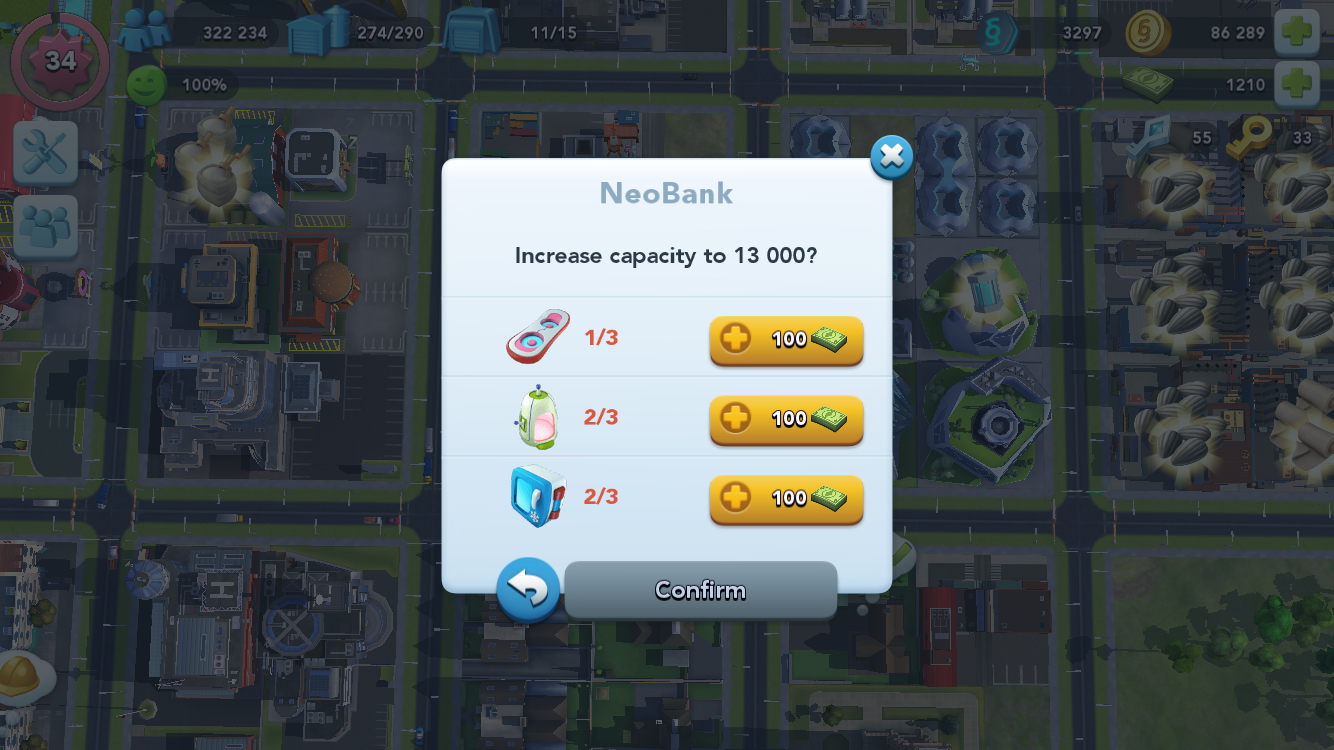Tap the golden keys icon
This screenshot has height=750, width=1334.
[x=1249, y=139]
